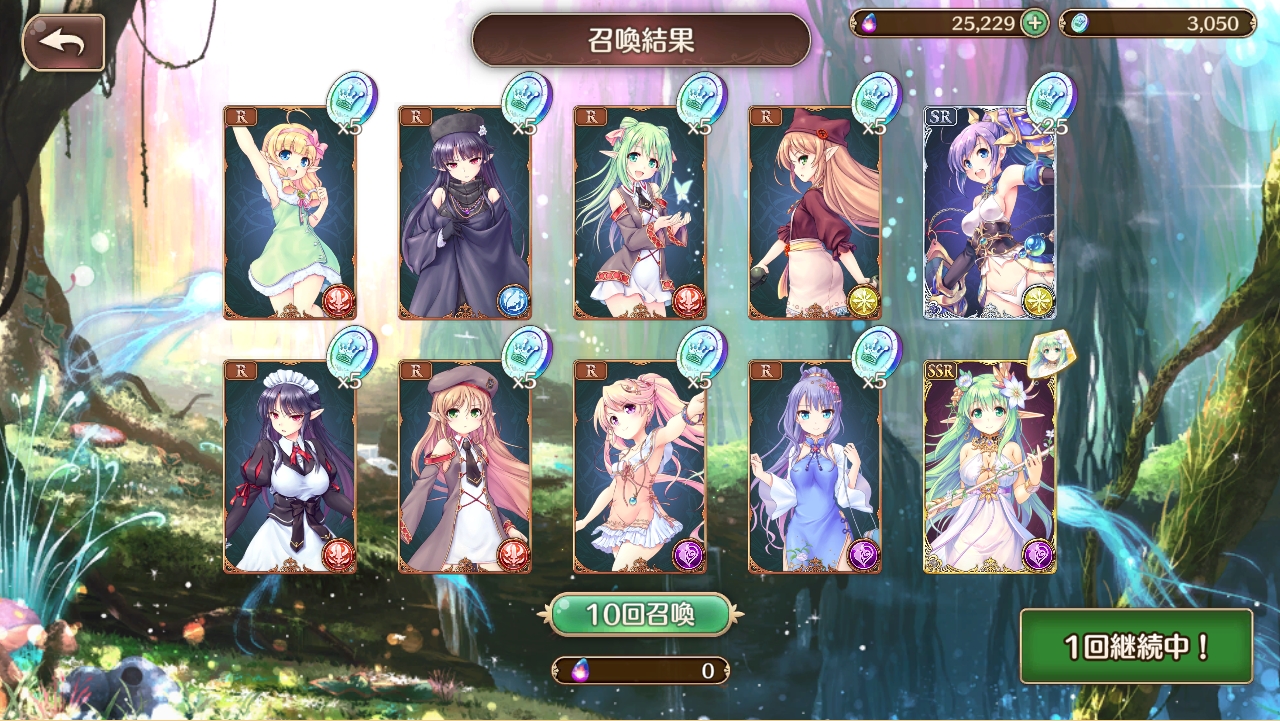Open the SR purple-haired girl card

[x=989, y=212]
